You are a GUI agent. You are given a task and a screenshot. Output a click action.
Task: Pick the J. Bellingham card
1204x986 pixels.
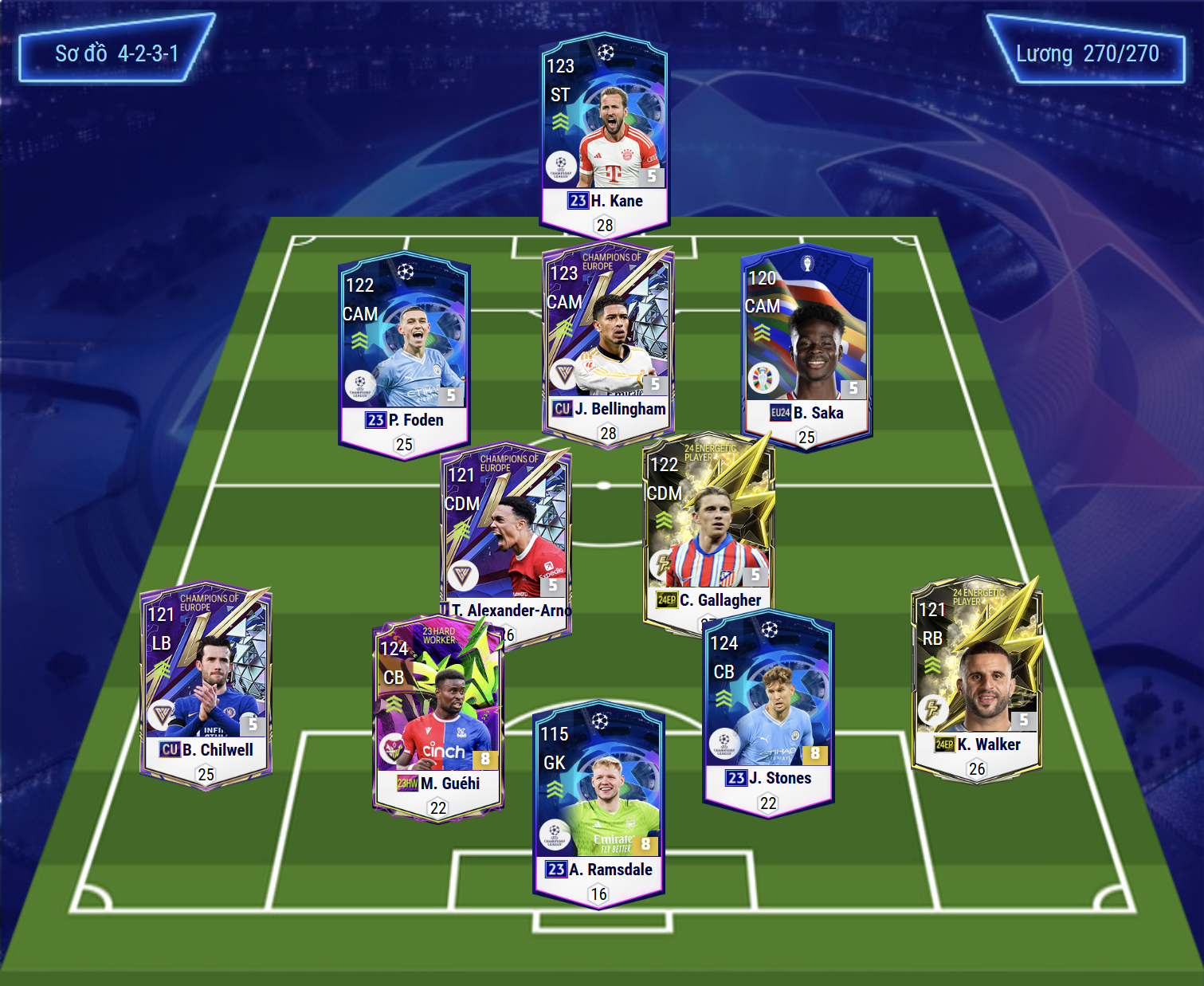tap(608, 343)
